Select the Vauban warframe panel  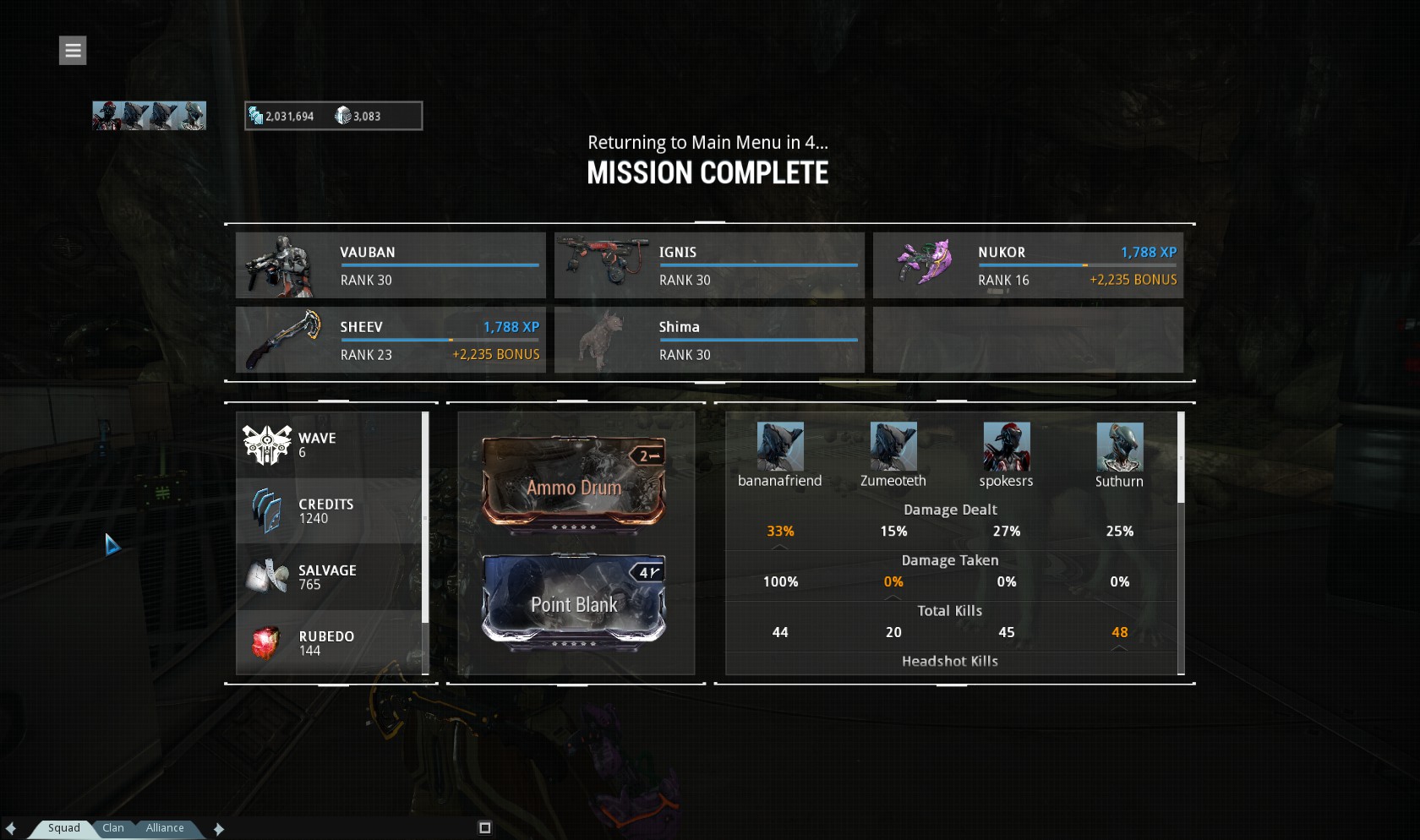[x=390, y=265]
